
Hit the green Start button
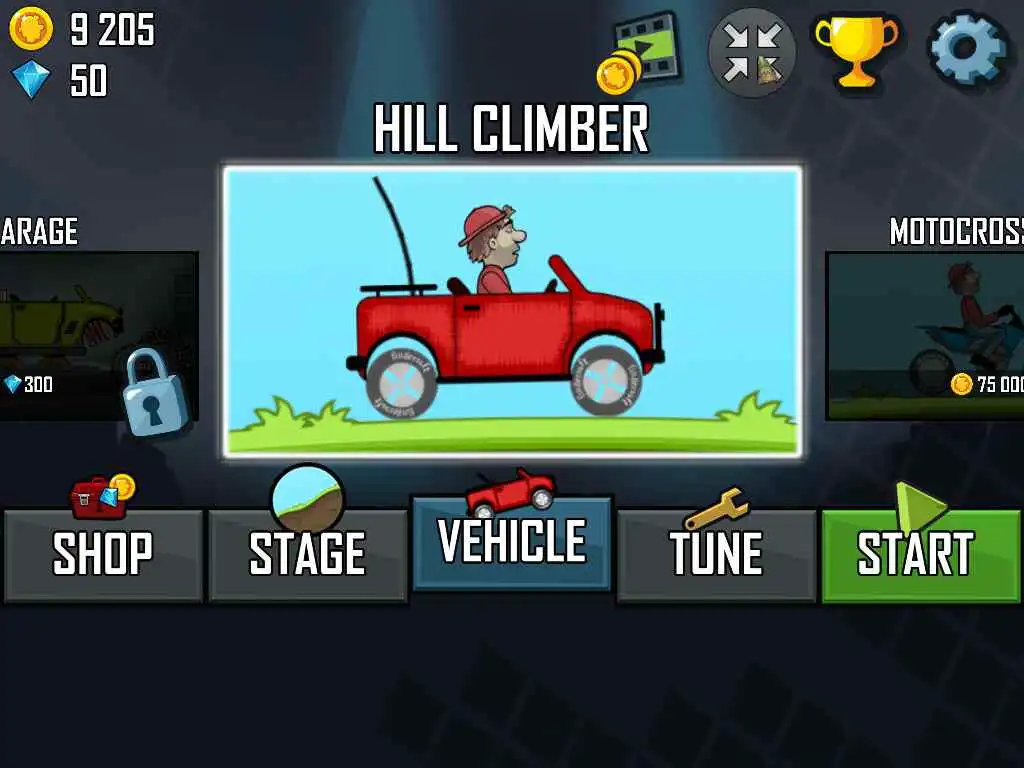click(x=920, y=554)
